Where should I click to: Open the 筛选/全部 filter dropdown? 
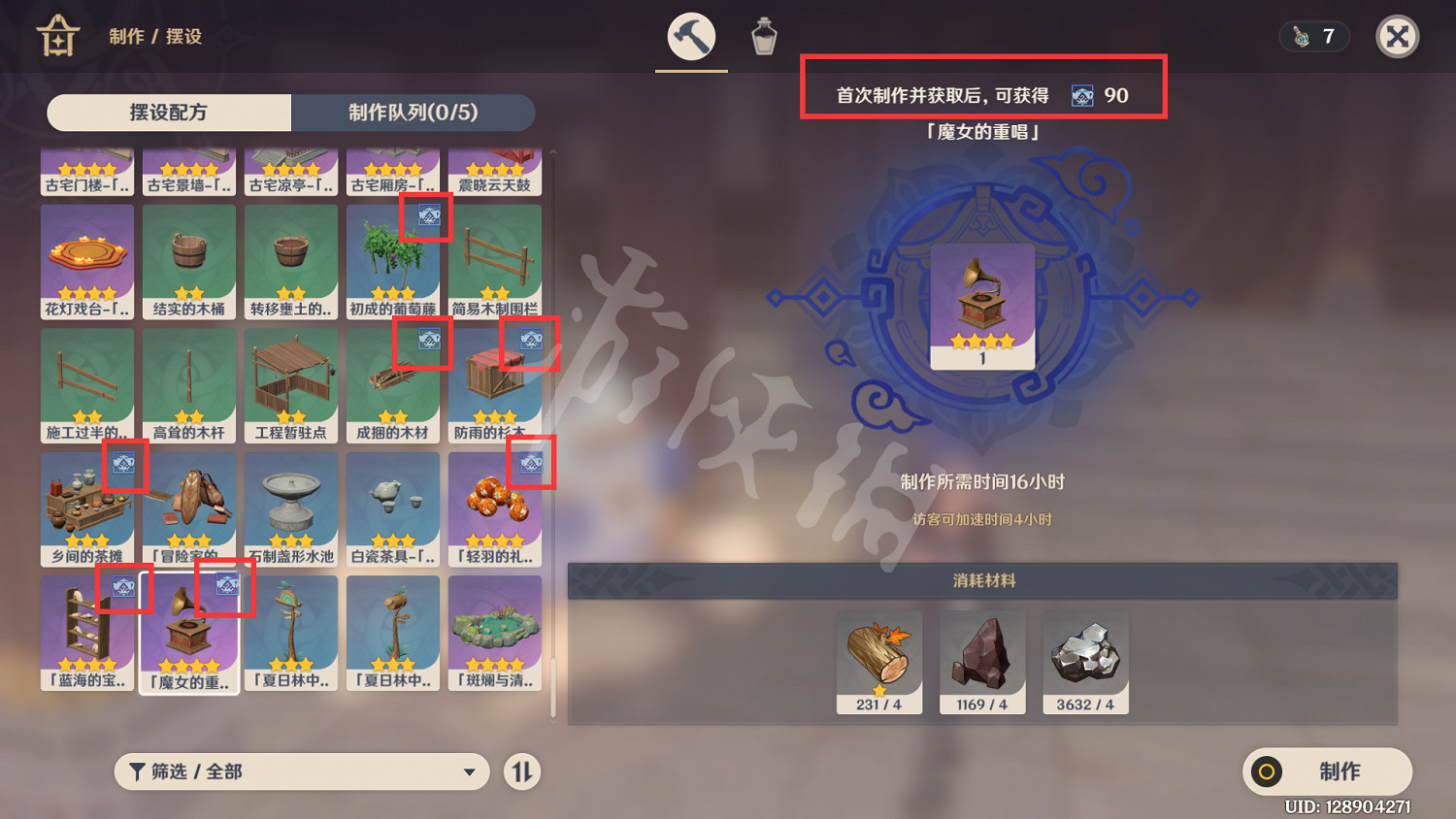pyautogui.click(x=301, y=771)
